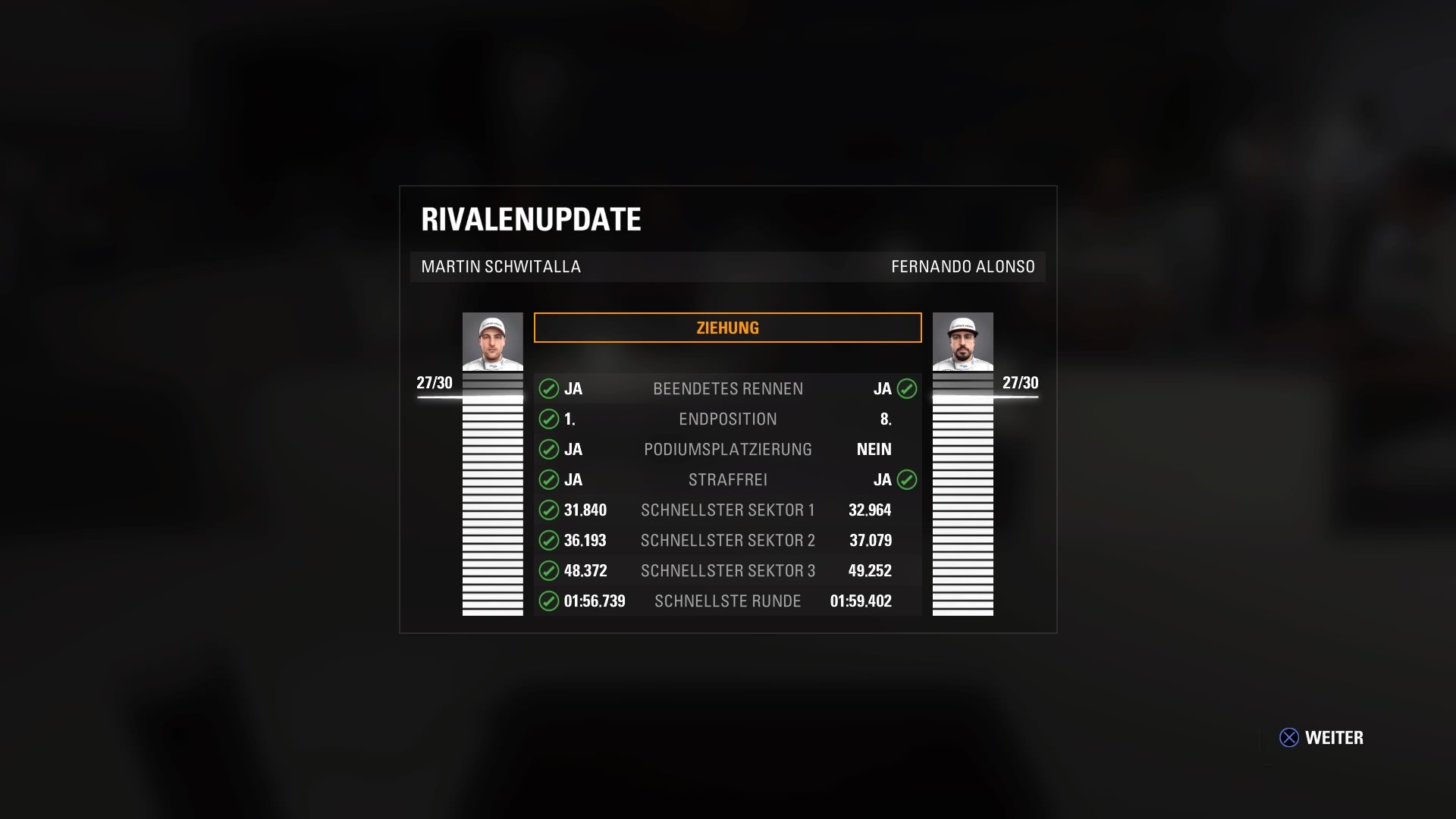Select the green check next to Endposition 1.

tap(549, 419)
